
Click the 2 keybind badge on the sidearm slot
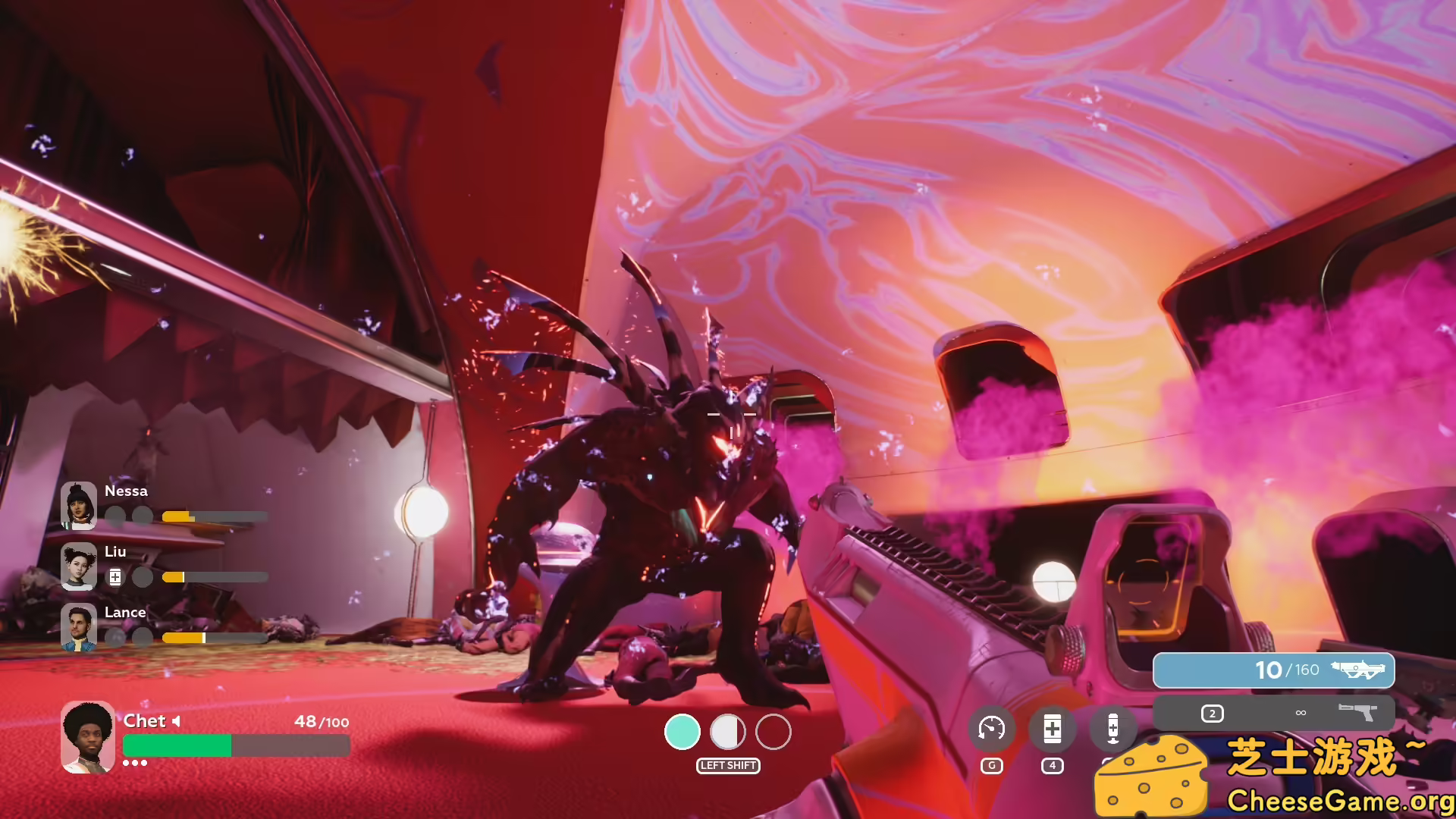click(x=1213, y=714)
